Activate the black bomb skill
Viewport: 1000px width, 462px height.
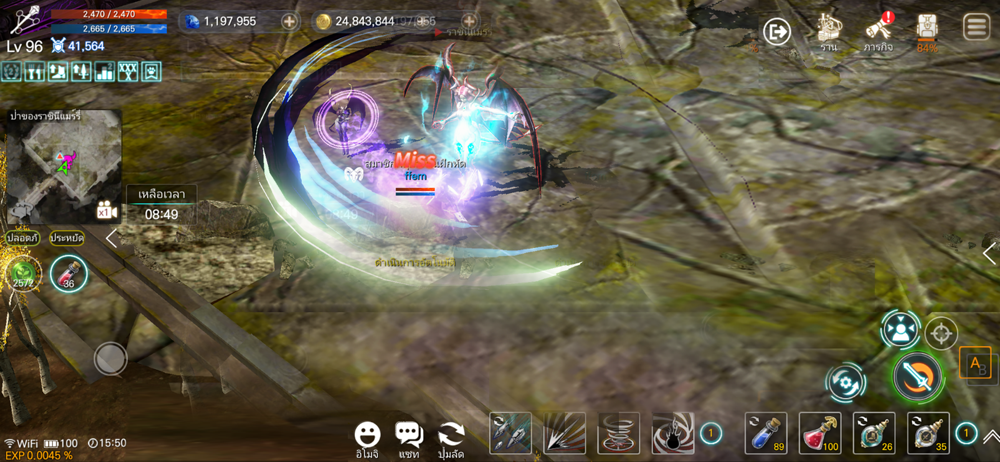pyautogui.click(x=673, y=433)
